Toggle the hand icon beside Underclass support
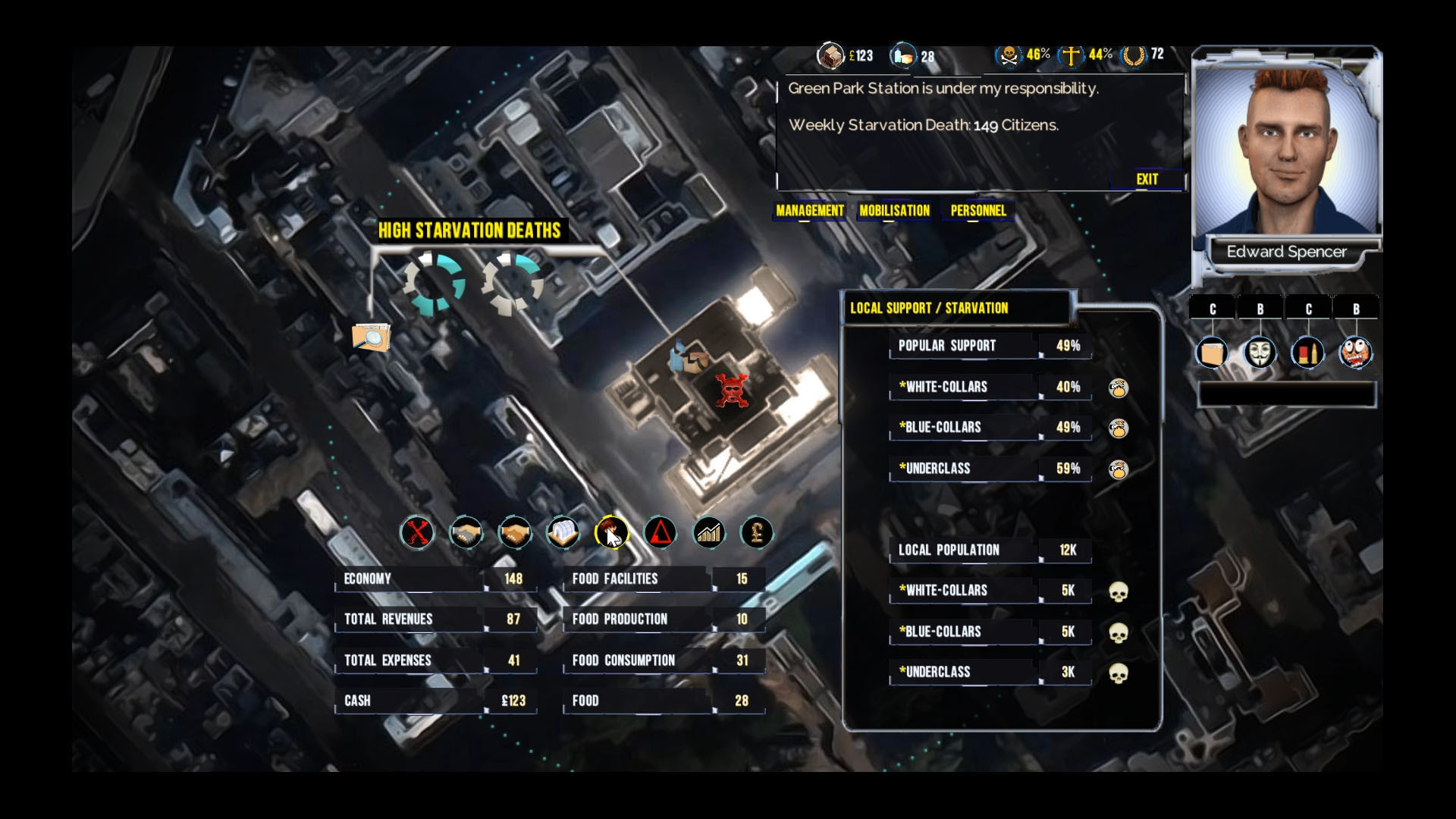The width and height of the screenshot is (1456, 819). (1119, 469)
